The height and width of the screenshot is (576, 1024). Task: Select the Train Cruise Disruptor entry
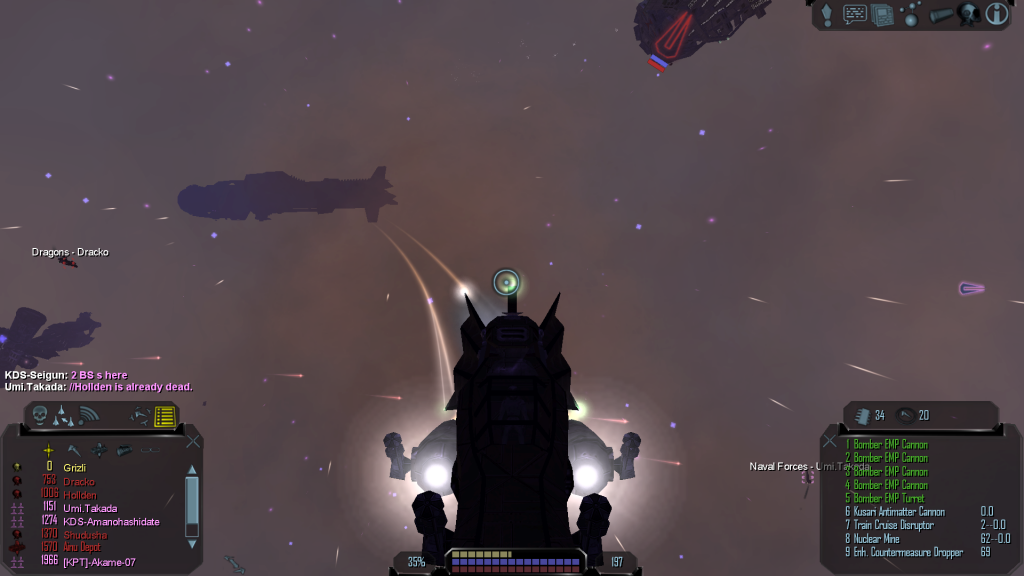[893, 525]
